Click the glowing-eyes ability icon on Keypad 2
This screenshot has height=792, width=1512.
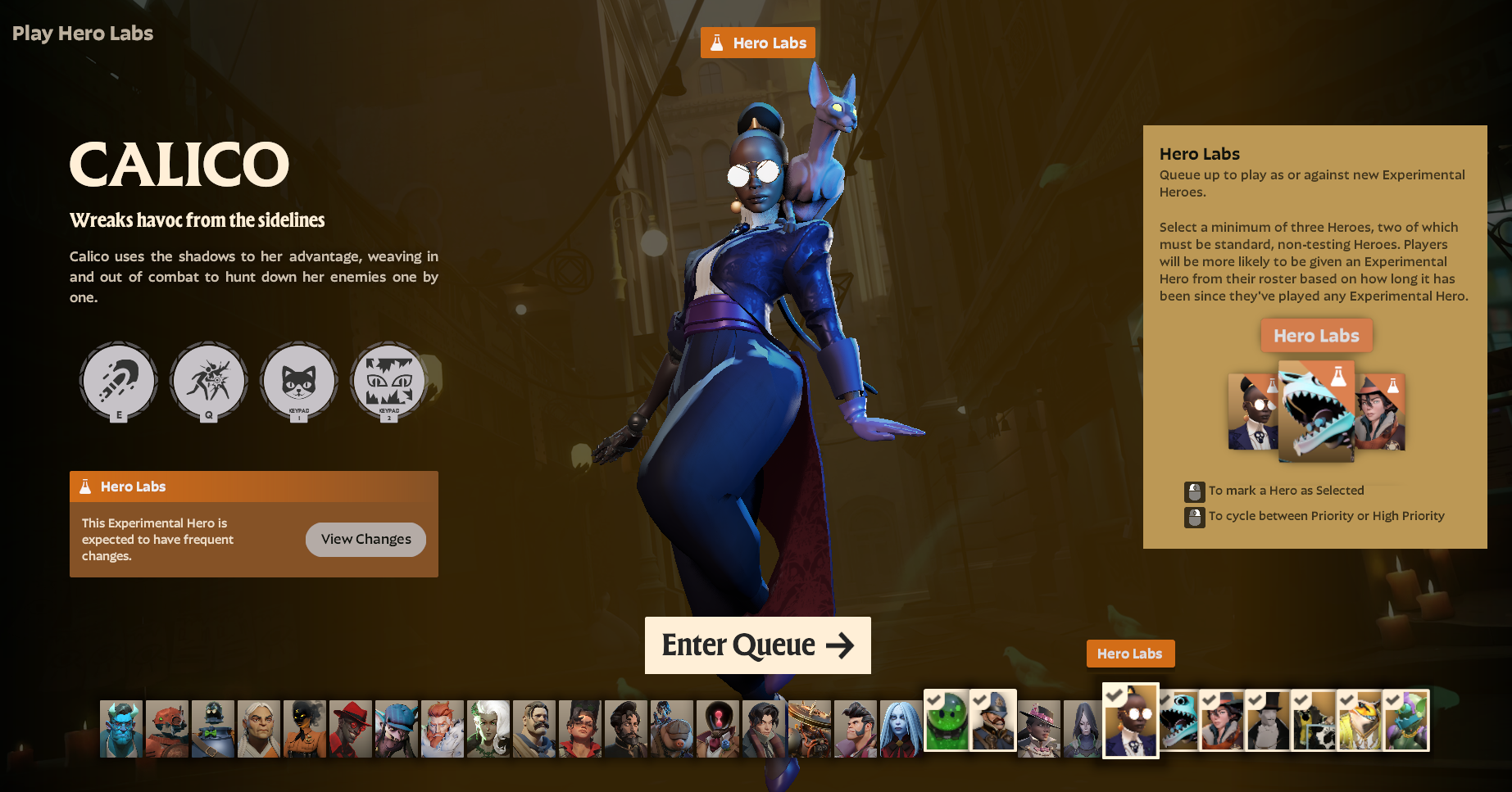tap(388, 381)
